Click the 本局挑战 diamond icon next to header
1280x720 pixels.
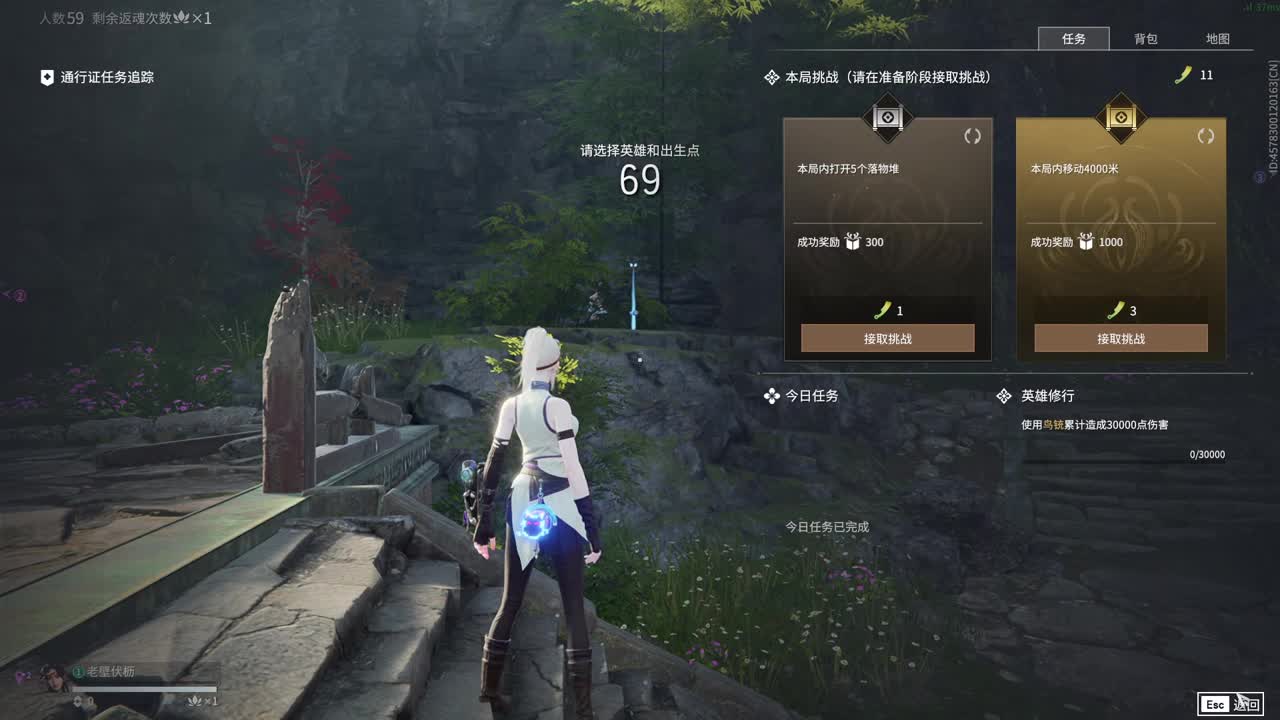point(770,75)
